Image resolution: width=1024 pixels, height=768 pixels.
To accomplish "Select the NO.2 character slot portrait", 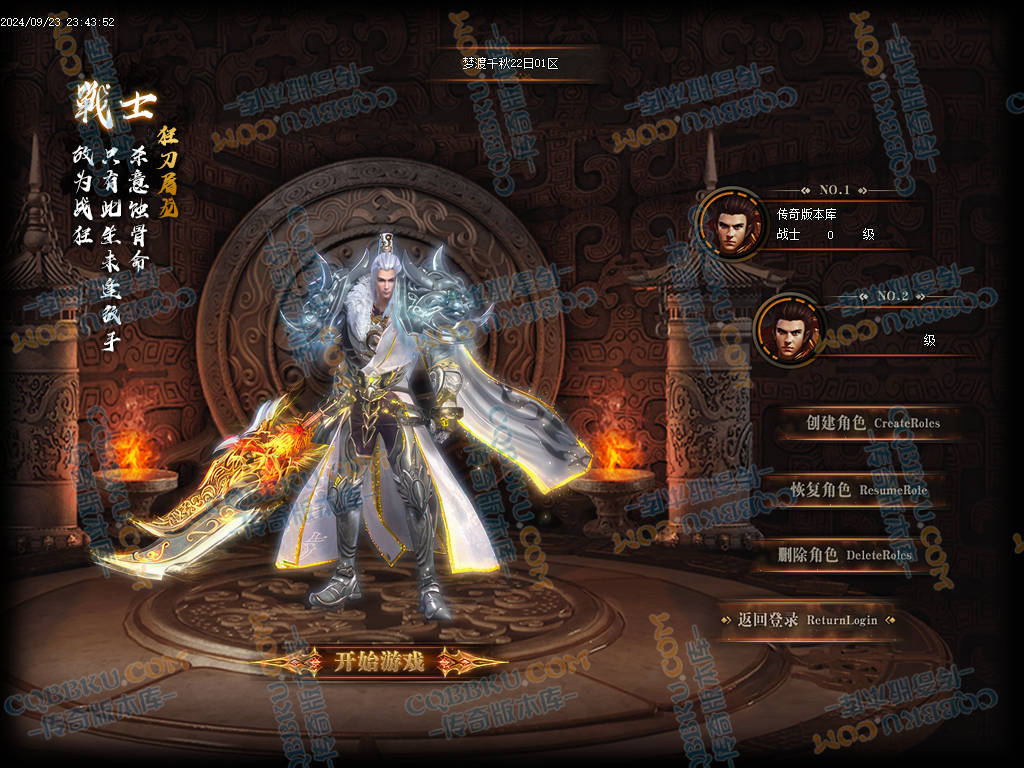I will [790, 331].
